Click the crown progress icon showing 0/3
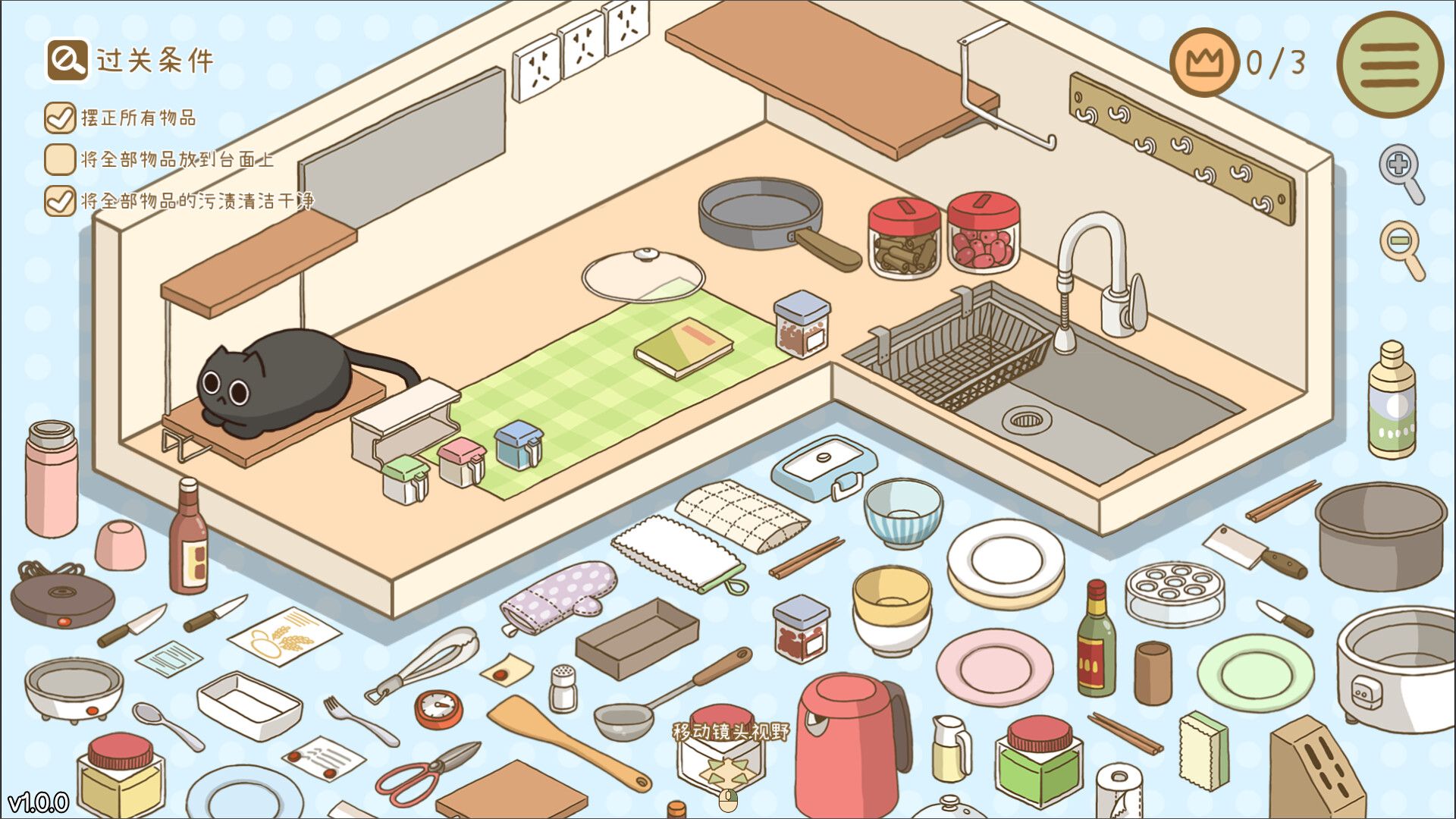This screenshot has height=819, width=1456. click(1207, 64)
